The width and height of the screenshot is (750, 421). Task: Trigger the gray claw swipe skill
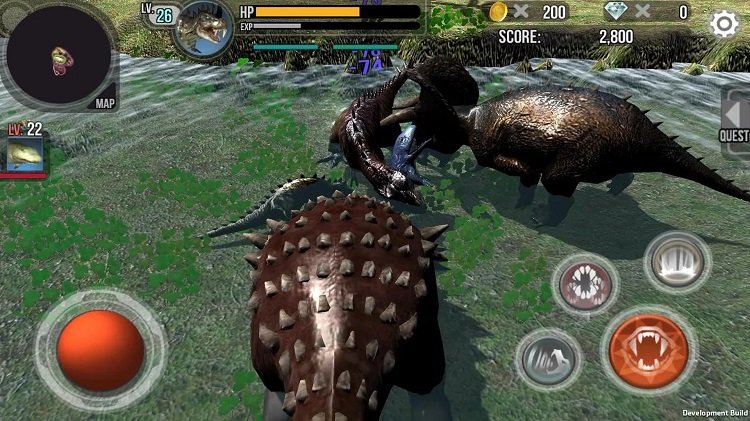pos(549,359)
